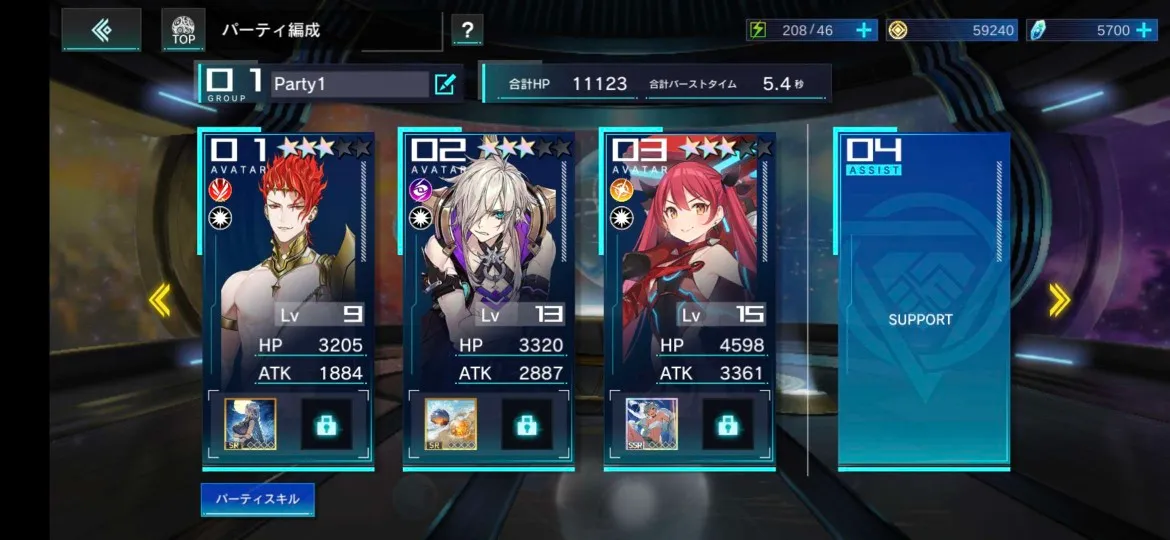
Task: Tap avatar 01's locked equipment slot
Action: click(x=326, y=424)
